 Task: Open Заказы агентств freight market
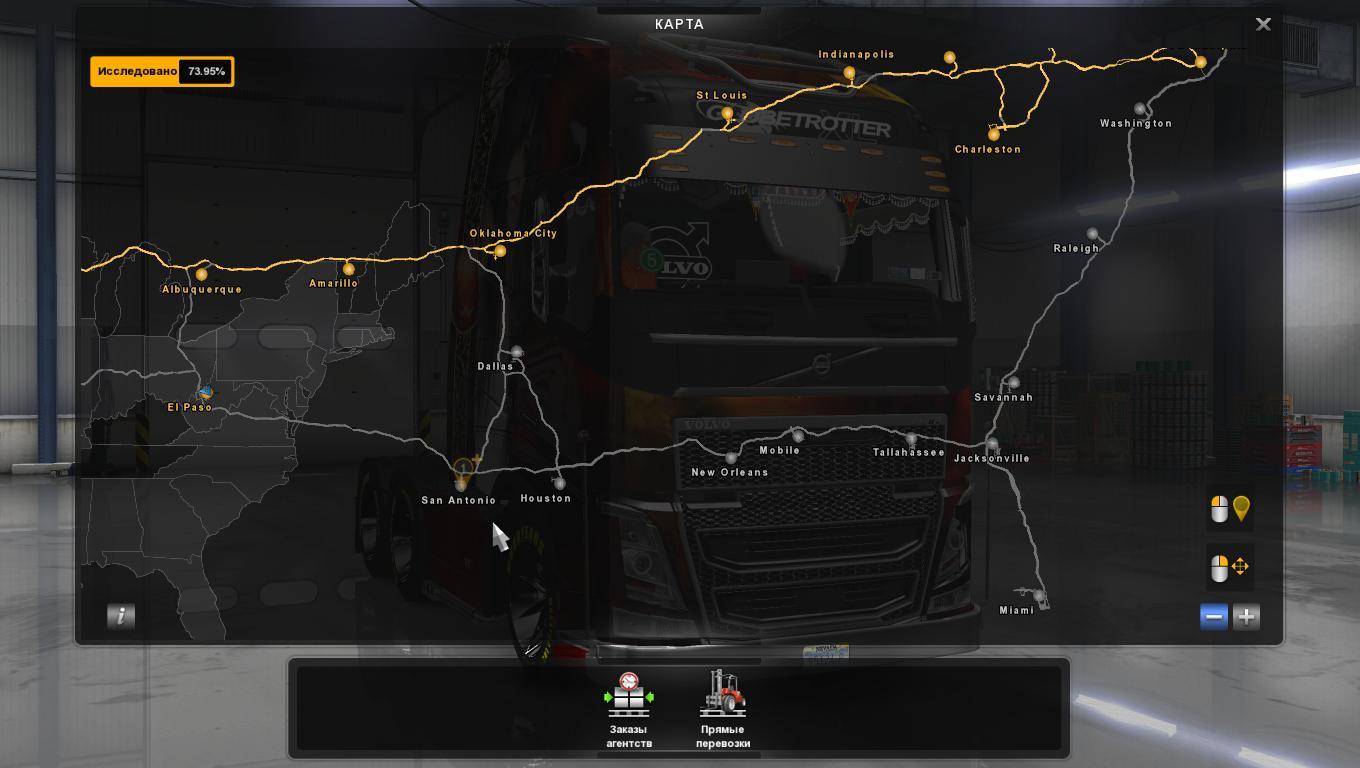click(x=629, y=710)
